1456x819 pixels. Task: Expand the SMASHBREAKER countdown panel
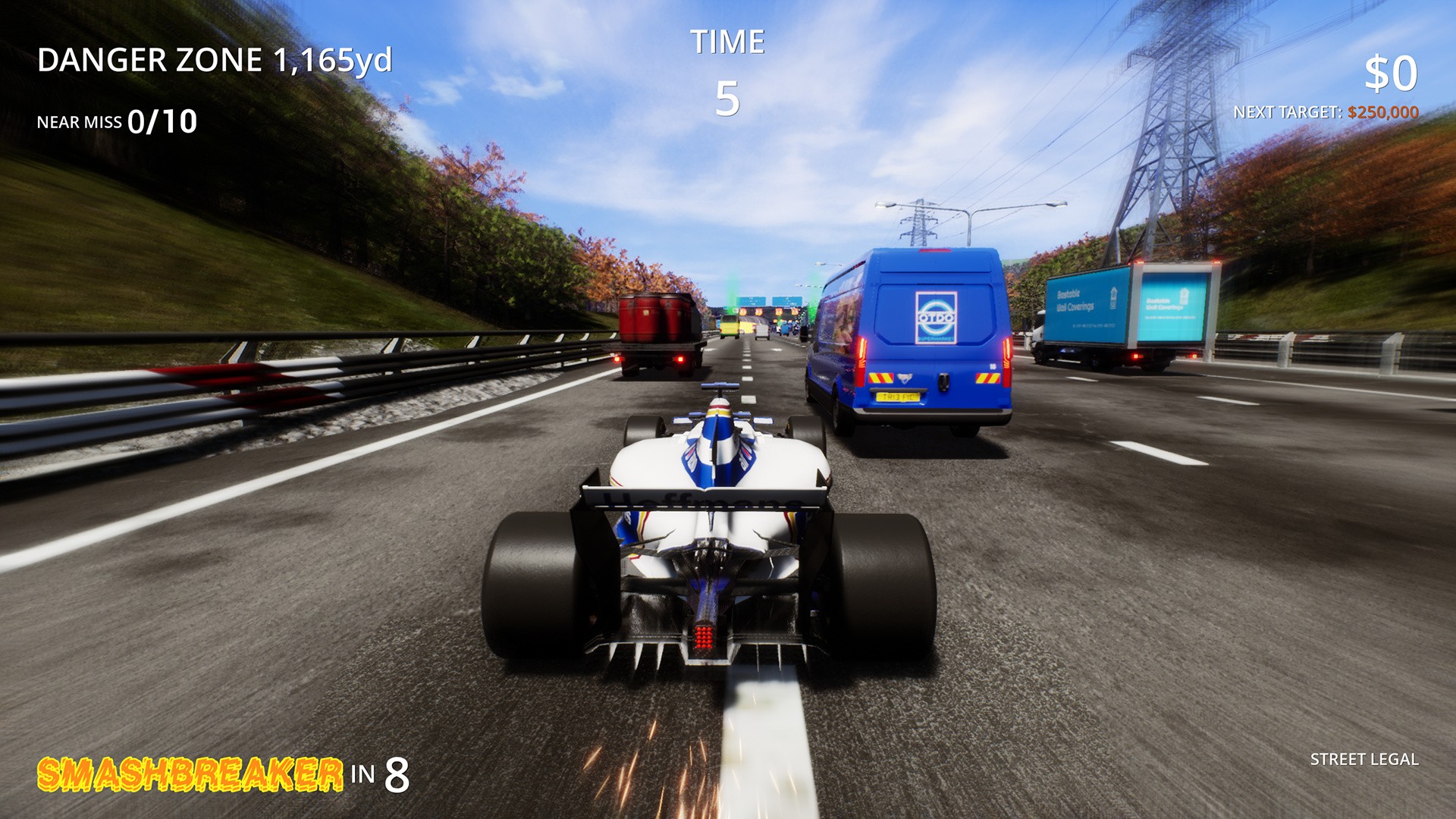(x=222, y=775)
